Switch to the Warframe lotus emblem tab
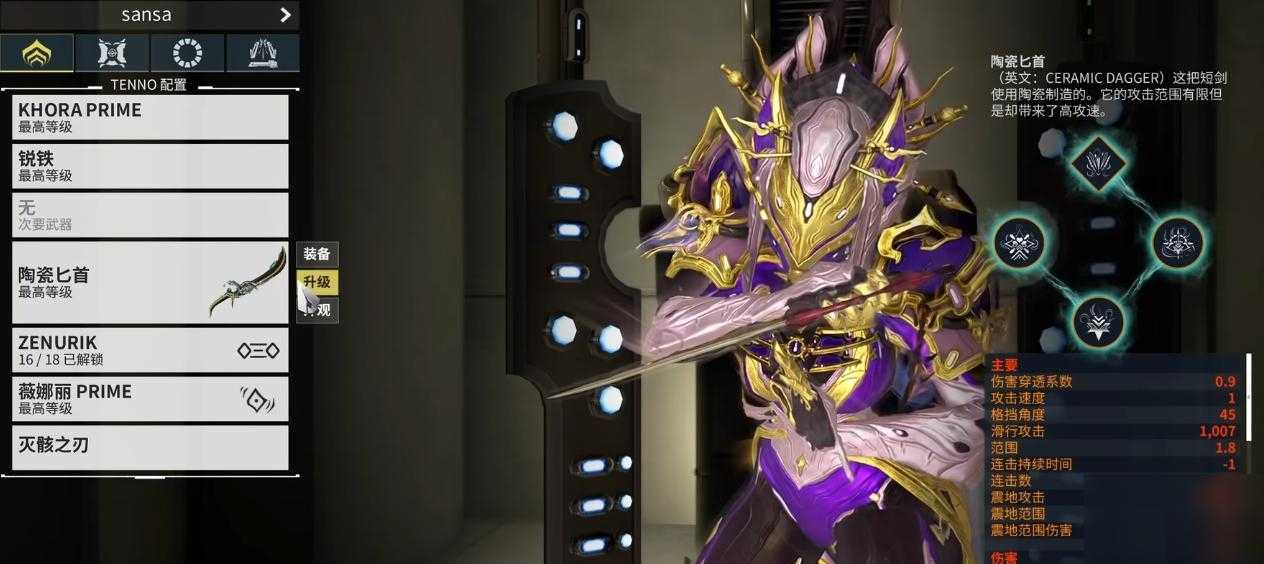 coord(37,52)
